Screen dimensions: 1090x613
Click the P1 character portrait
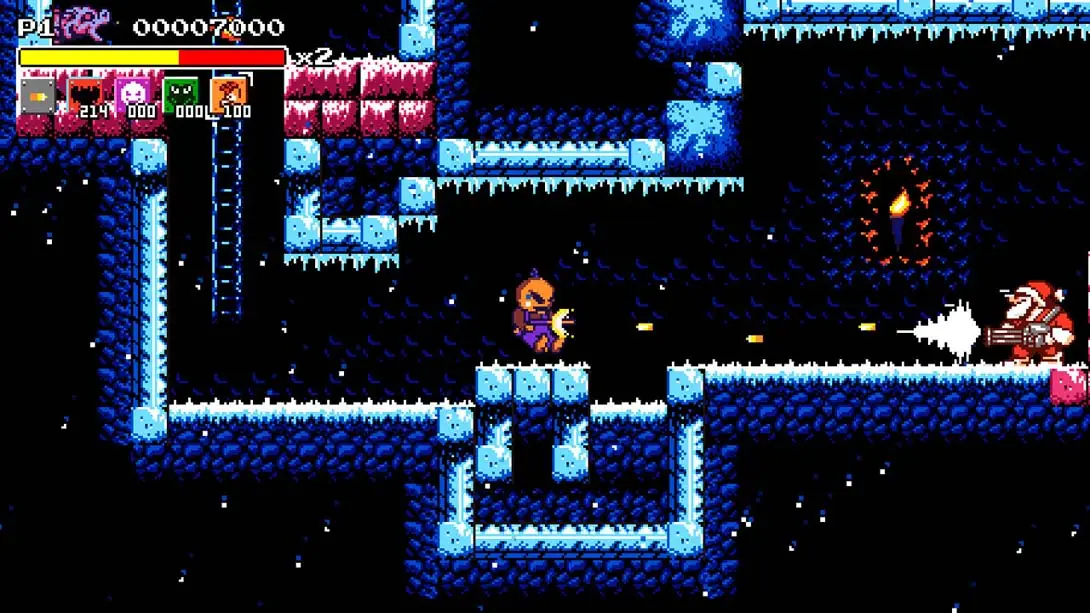point(83,25)
